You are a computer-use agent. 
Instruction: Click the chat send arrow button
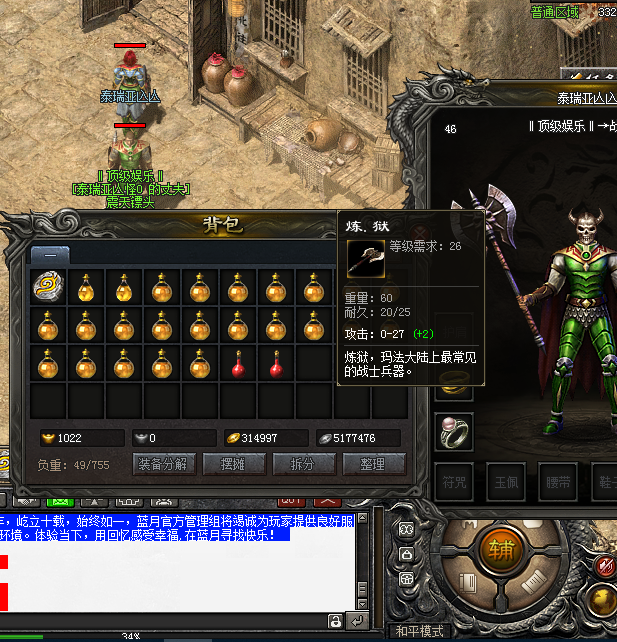coord(357,621)
